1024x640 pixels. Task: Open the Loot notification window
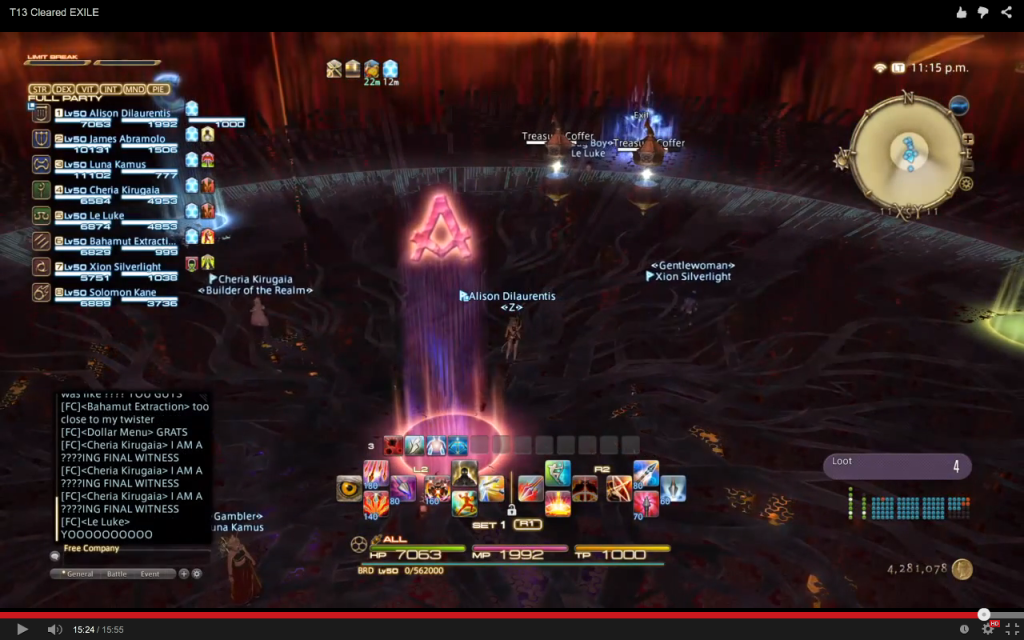coord(896,466)
